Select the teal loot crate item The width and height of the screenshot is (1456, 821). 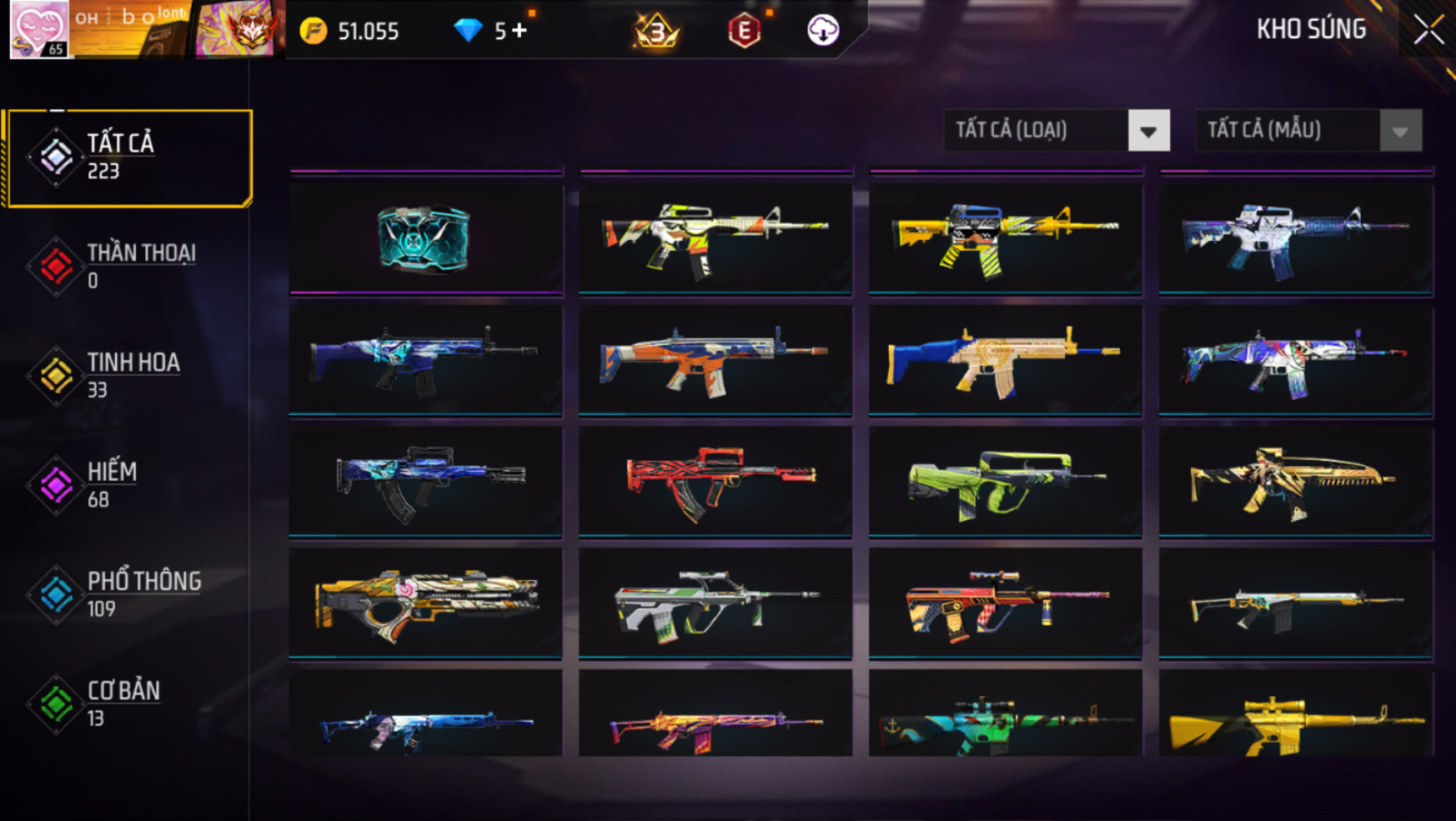[426, 239]
